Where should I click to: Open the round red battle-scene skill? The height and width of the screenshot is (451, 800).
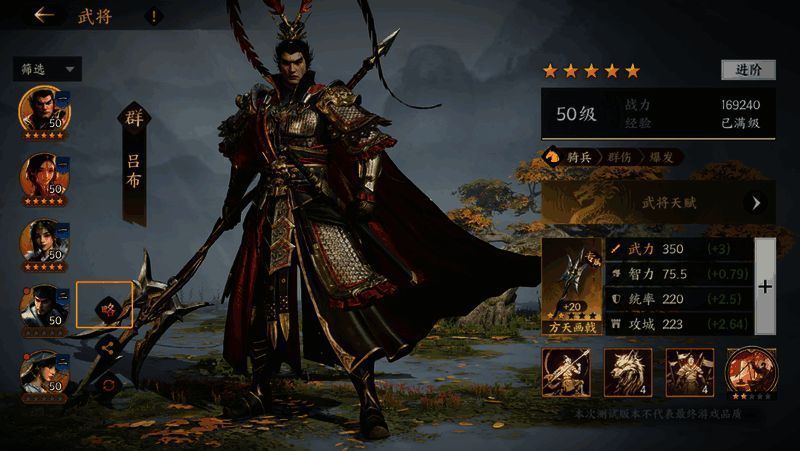(749, 372)
